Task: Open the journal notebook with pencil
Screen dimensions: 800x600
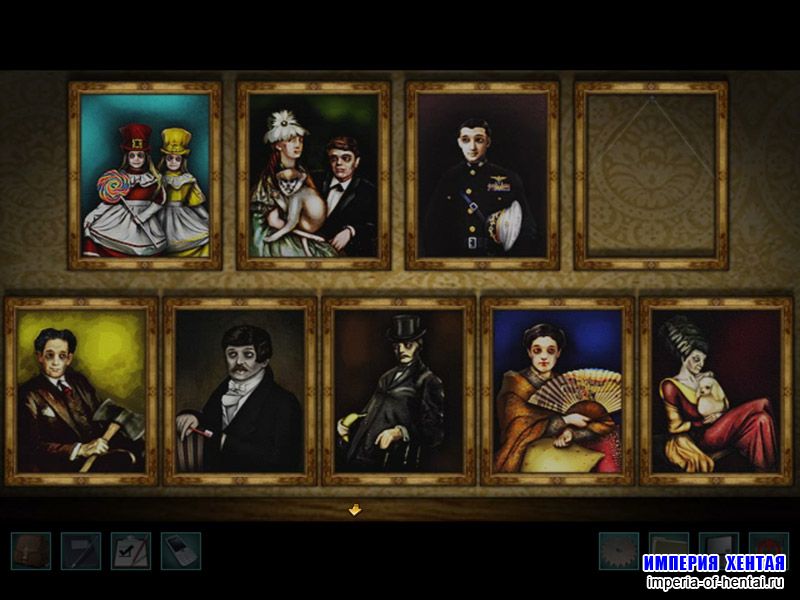Action: (x=81, y=551)
